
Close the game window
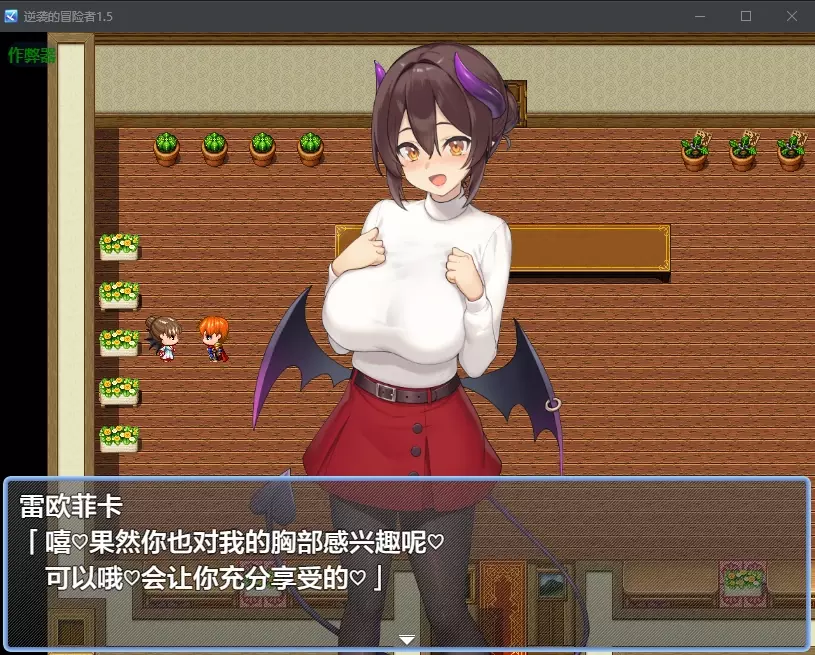[x=792, y=16]
